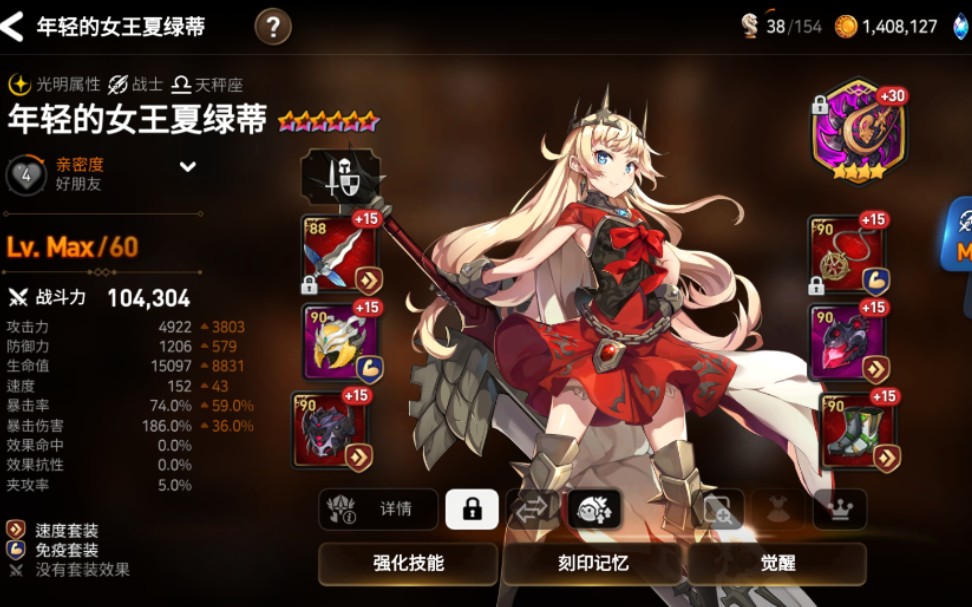Expand the 亲密度 friendship dropdown arrow

click(187, 167)
